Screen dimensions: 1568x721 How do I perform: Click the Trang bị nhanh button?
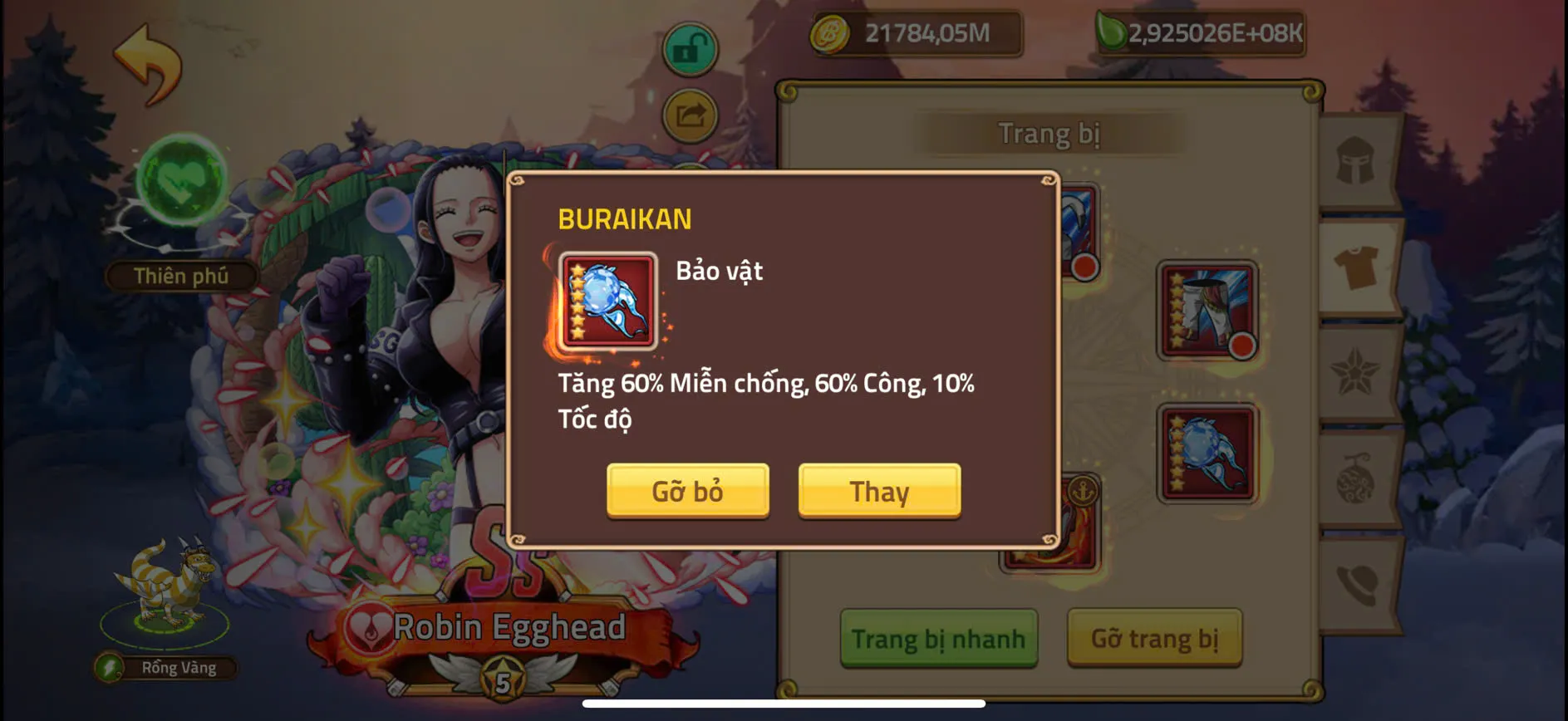(939, 640)
